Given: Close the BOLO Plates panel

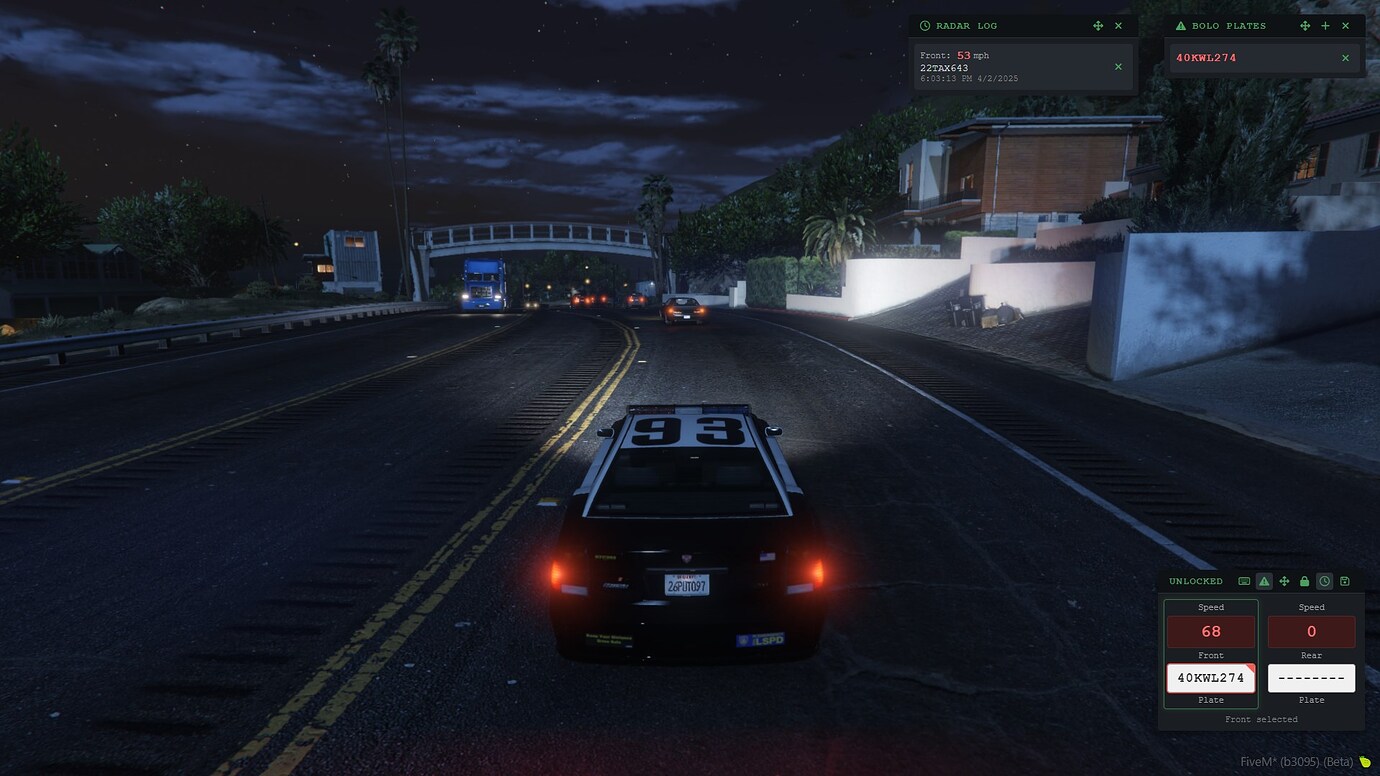Looking at the screenshot, I should click(1345, 25).
